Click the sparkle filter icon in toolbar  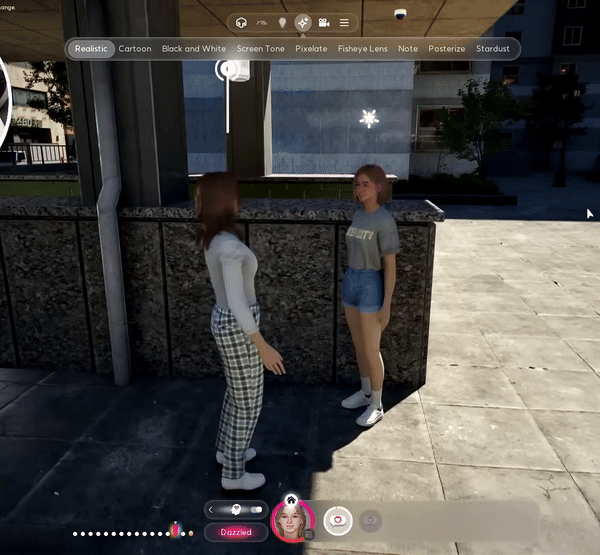coord(302,22)
